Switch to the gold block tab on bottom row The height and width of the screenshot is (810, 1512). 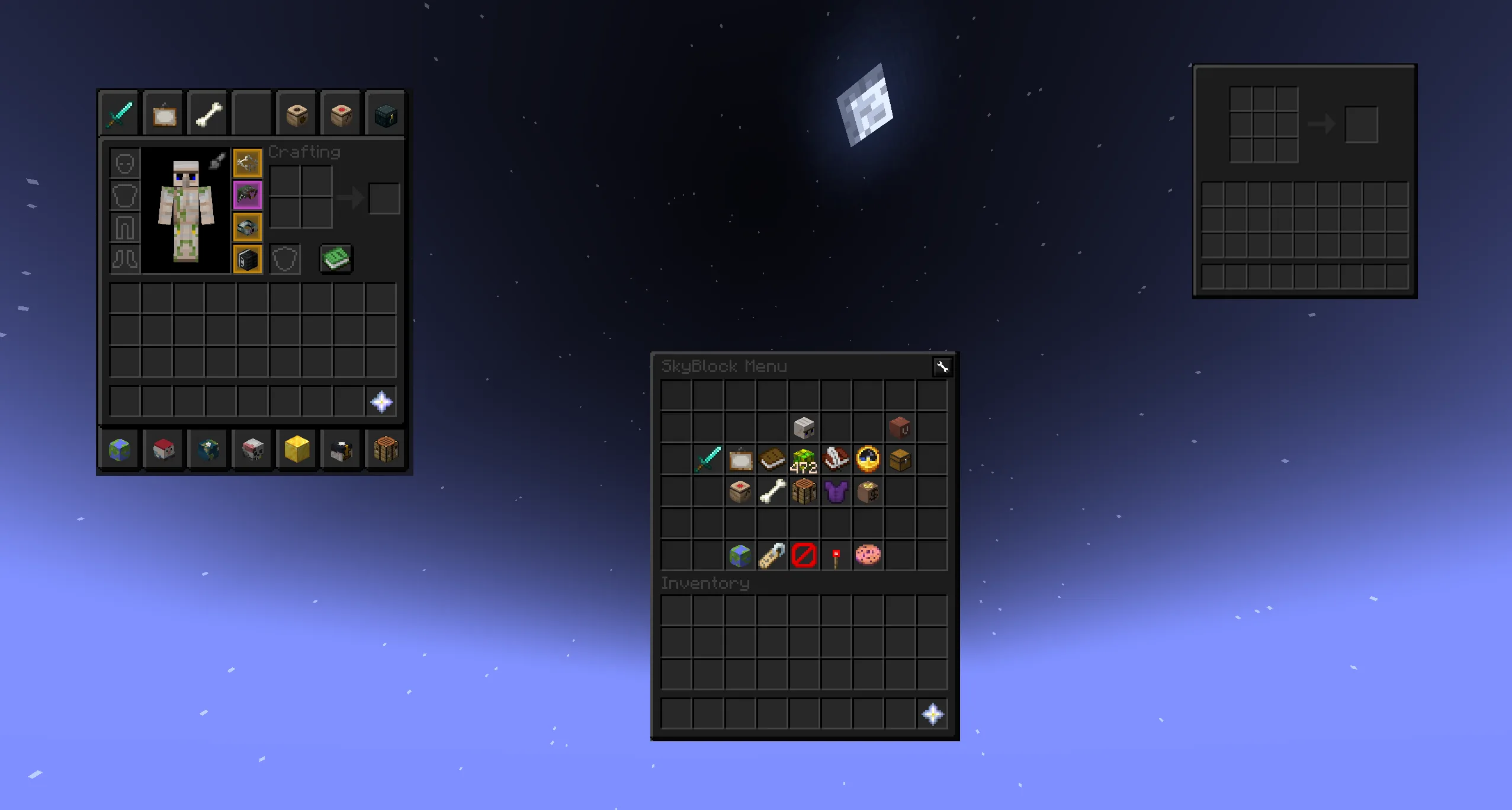pos(297,450)
